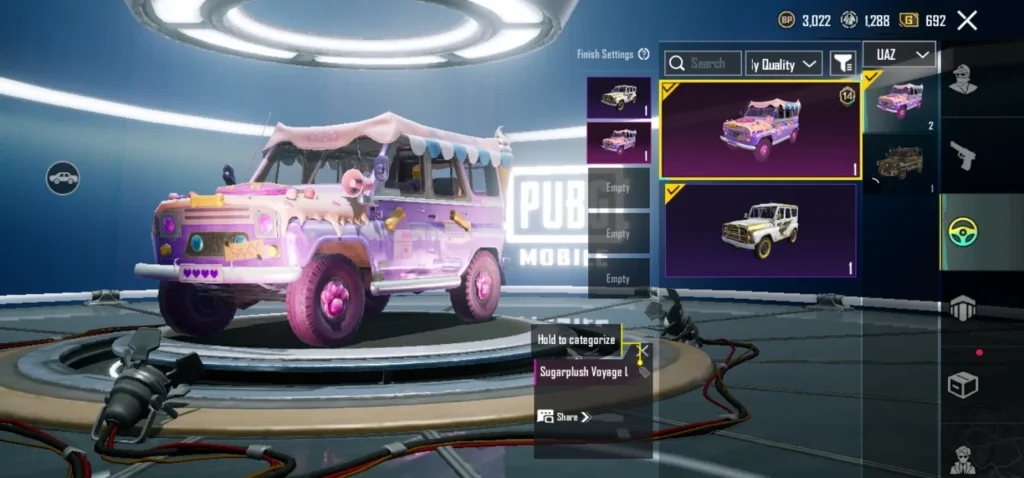Dismiss the Hold to categorize tooltip
The image size is (1024, 478).
point(644,350)
